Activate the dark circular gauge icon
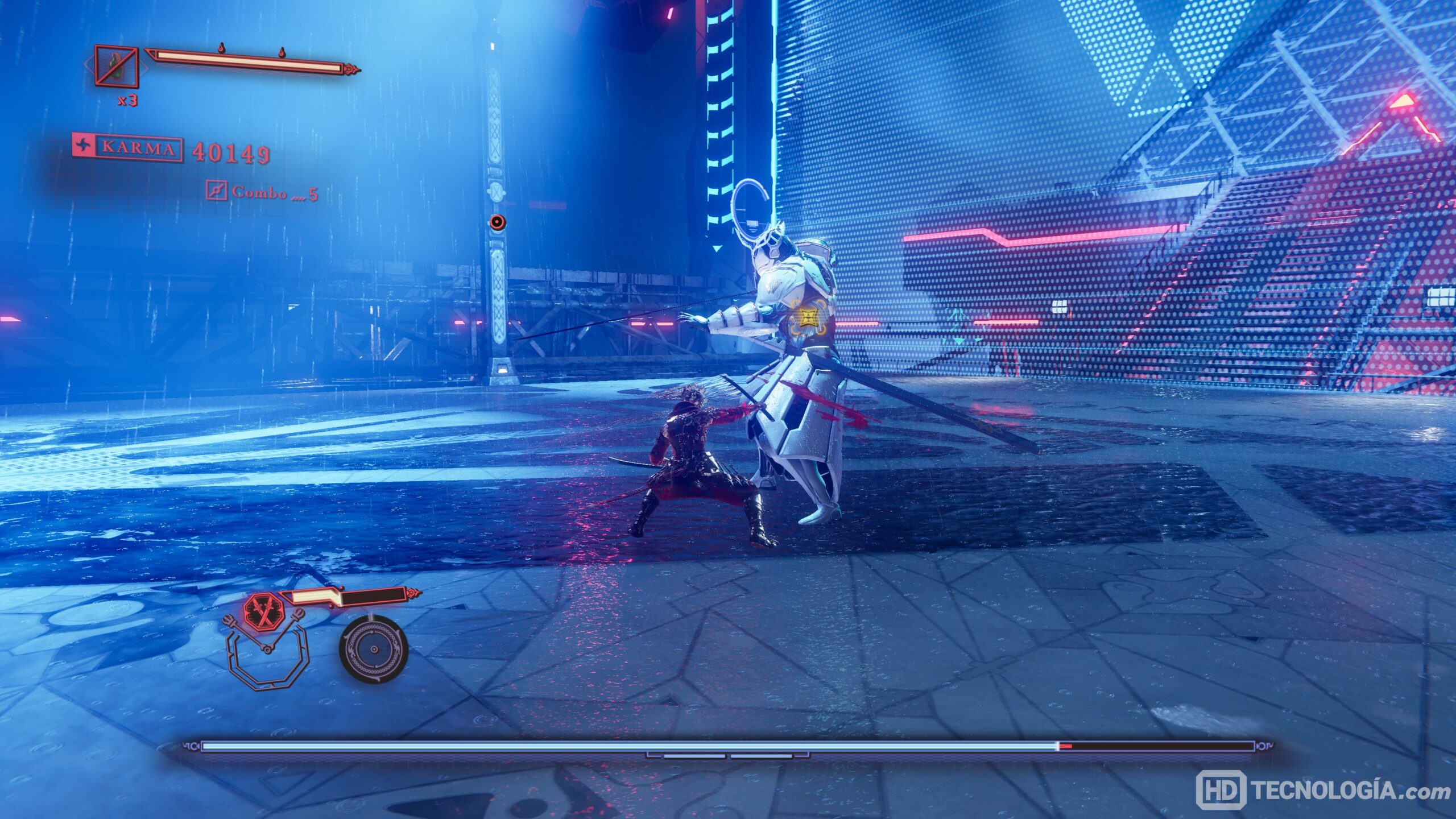The width and height of the screenshot is (1456, 819). (x=374, y=650)
